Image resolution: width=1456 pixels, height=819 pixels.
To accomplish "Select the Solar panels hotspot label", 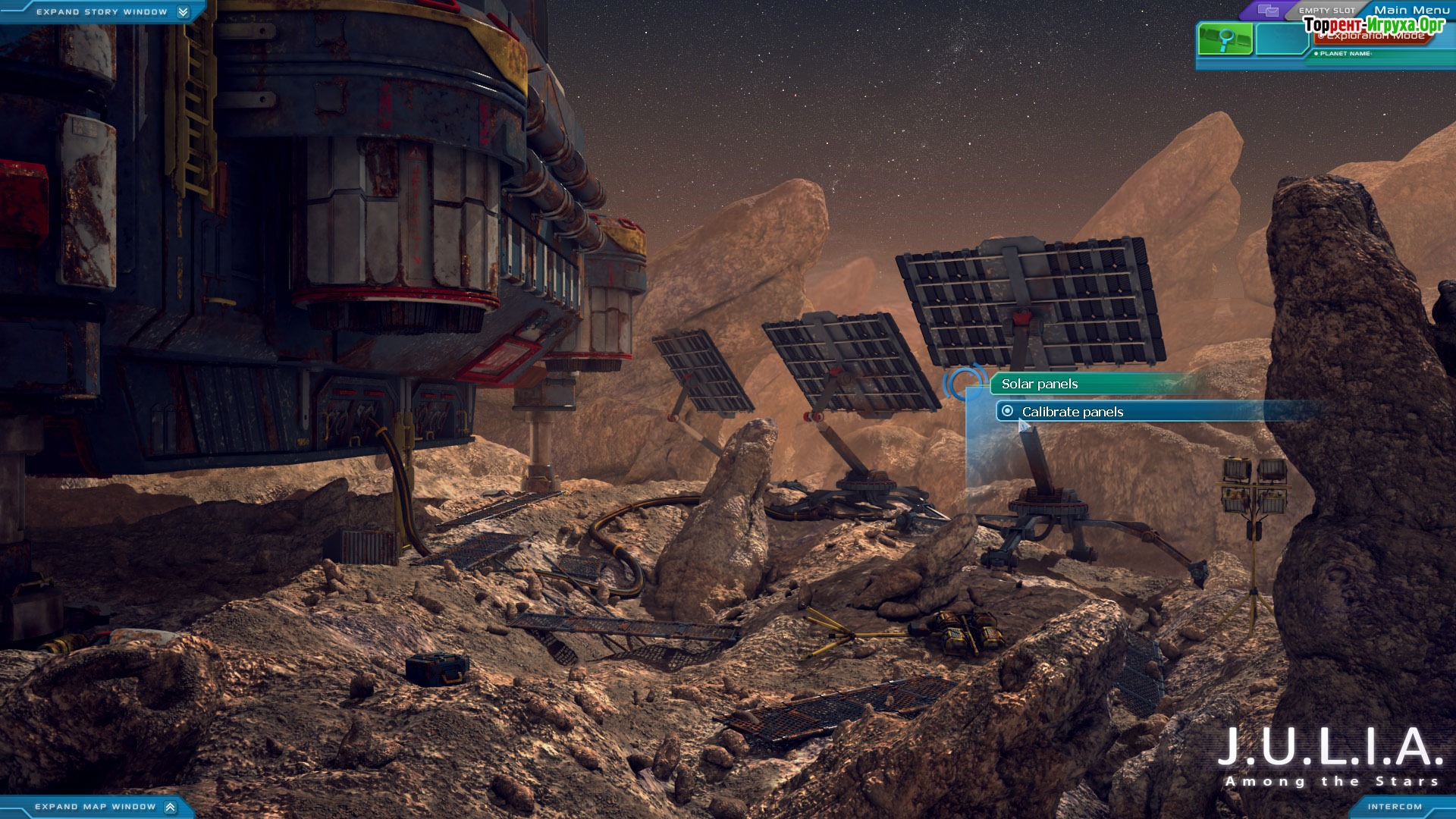I will pos(1039,384).
